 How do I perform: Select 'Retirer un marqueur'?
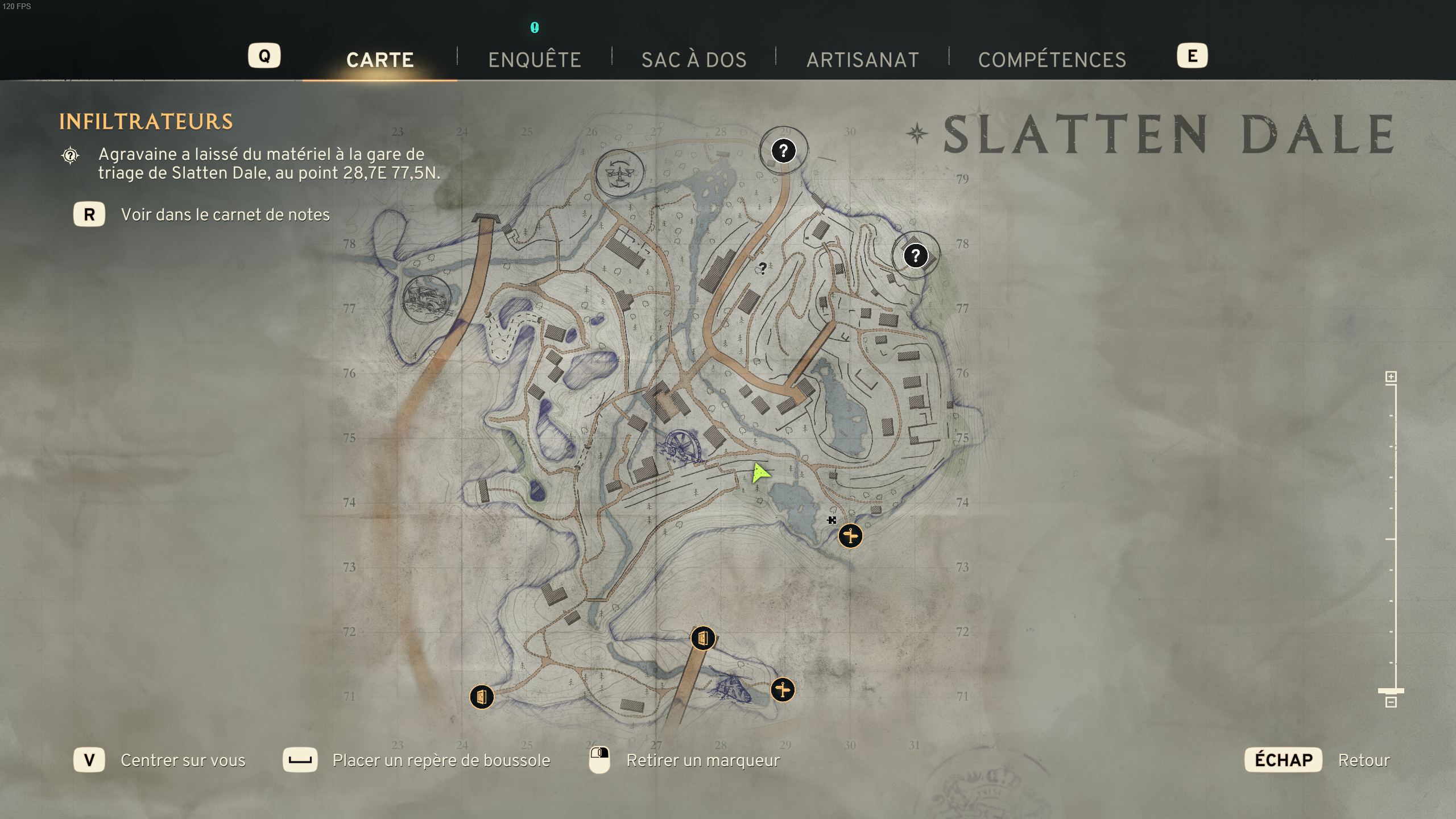(x=702, y=760)
